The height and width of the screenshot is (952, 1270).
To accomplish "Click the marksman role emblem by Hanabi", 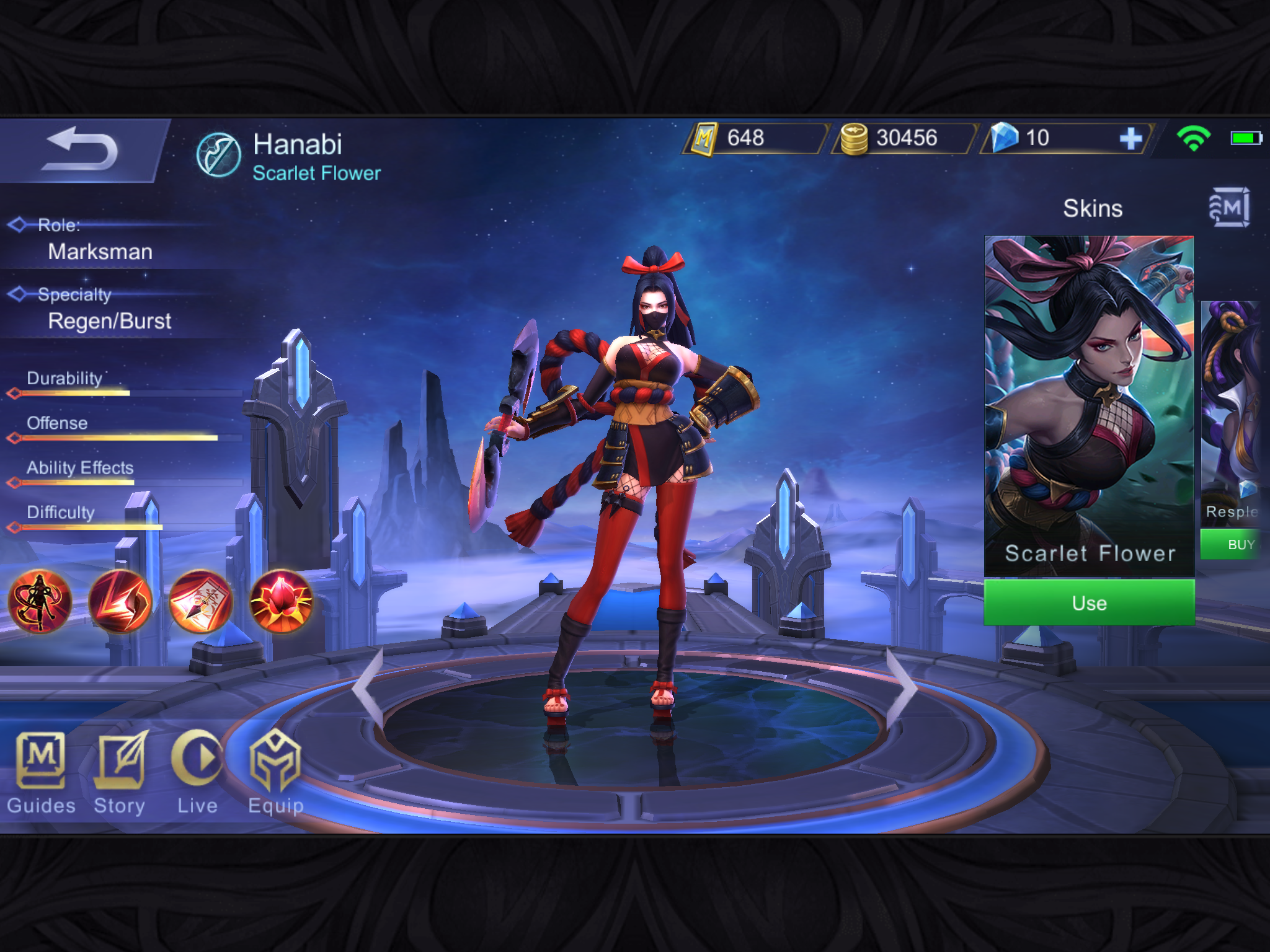I will (x=218, y=155).
